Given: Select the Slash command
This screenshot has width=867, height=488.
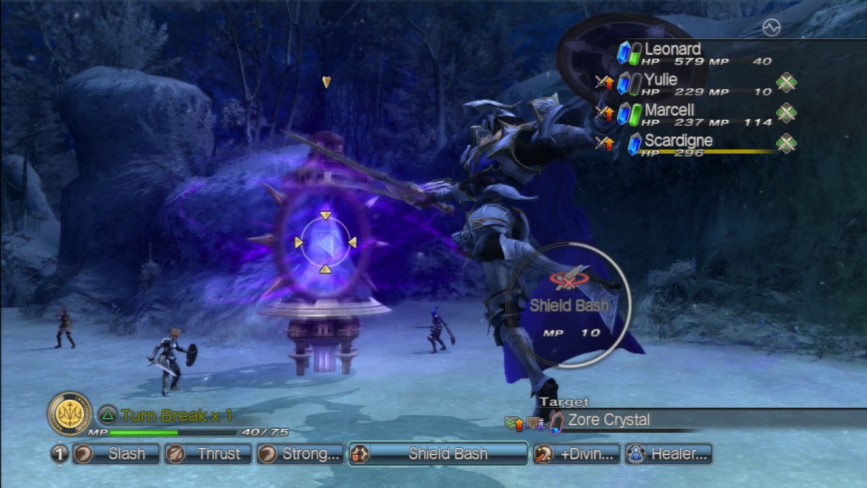Looking at the screenshot, I should tap(116, 454).
